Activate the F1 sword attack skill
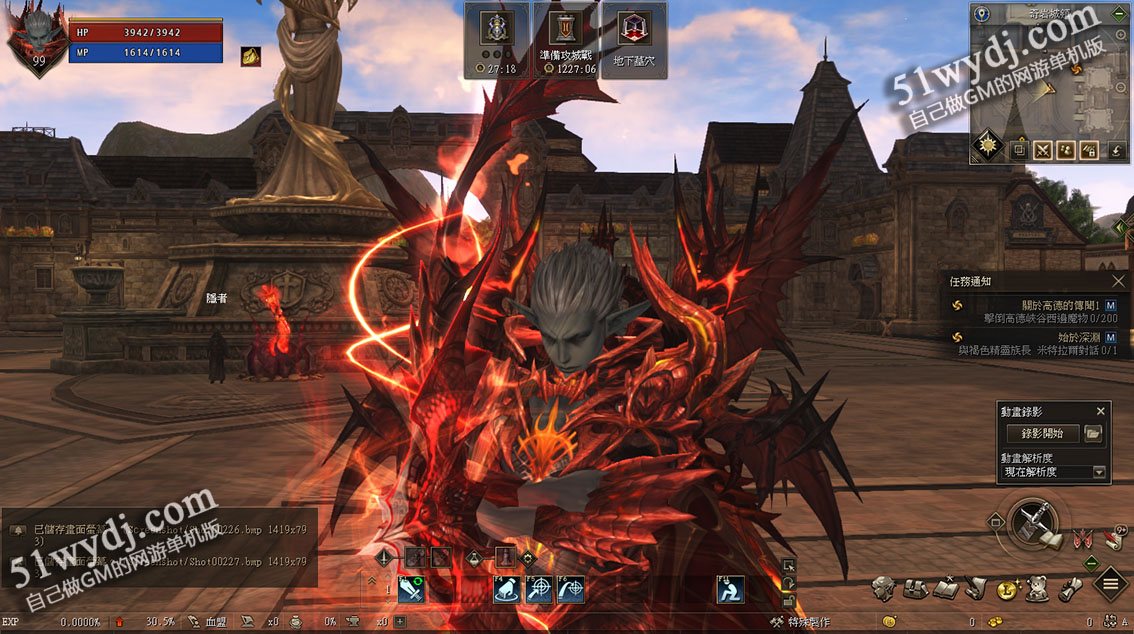The width and height of the screenshot is (1134, 634). pos(411,590)
